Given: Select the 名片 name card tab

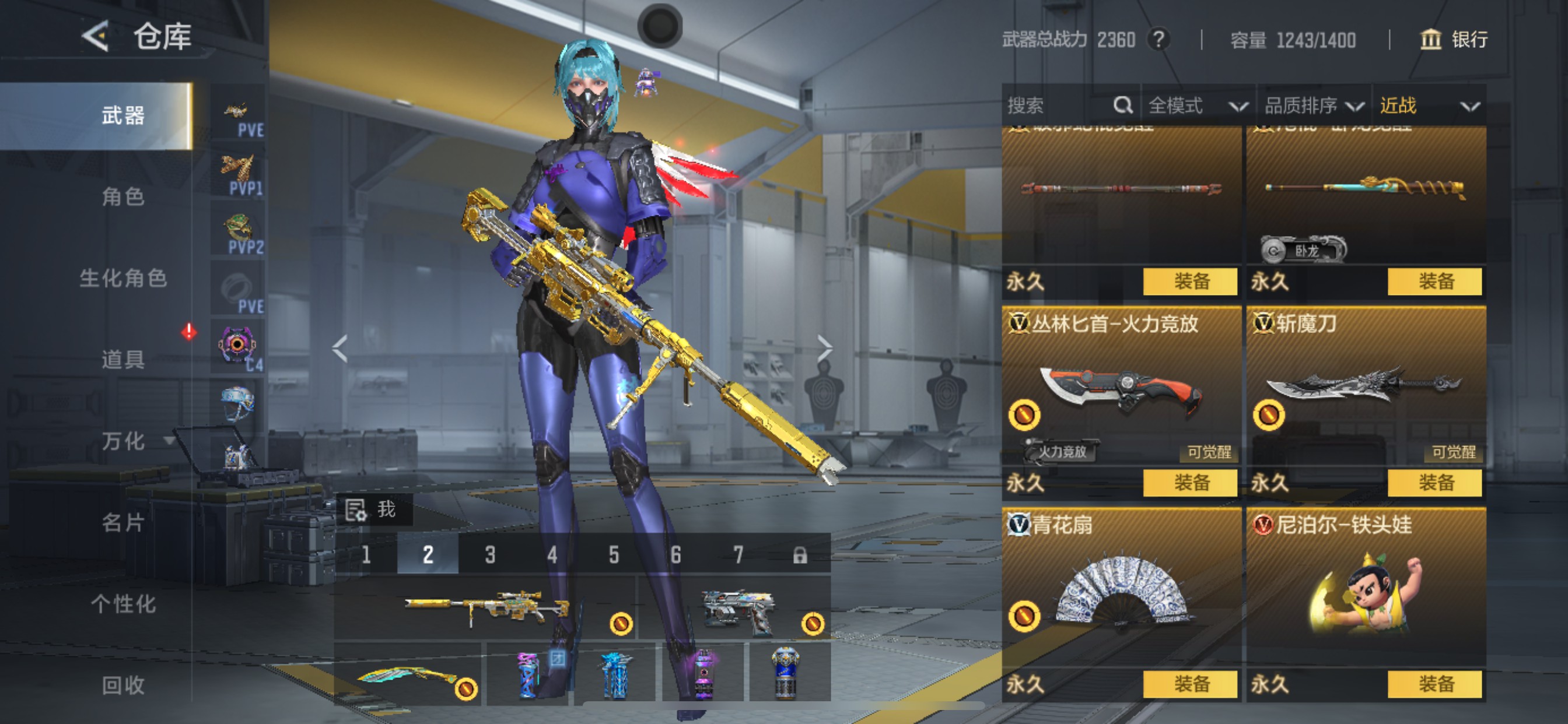Looking at the screenshot, I should point(123,523).
